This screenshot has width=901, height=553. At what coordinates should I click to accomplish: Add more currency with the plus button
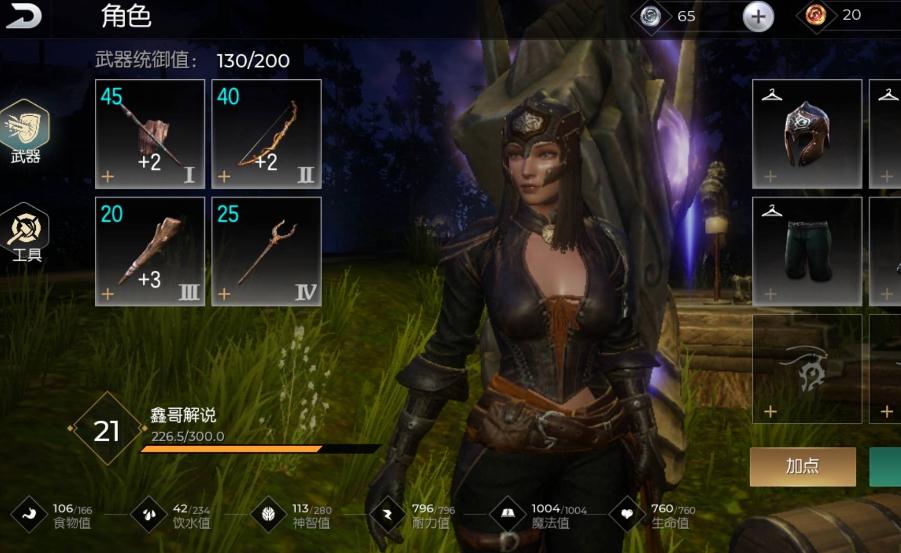click(x=758, y=16)
